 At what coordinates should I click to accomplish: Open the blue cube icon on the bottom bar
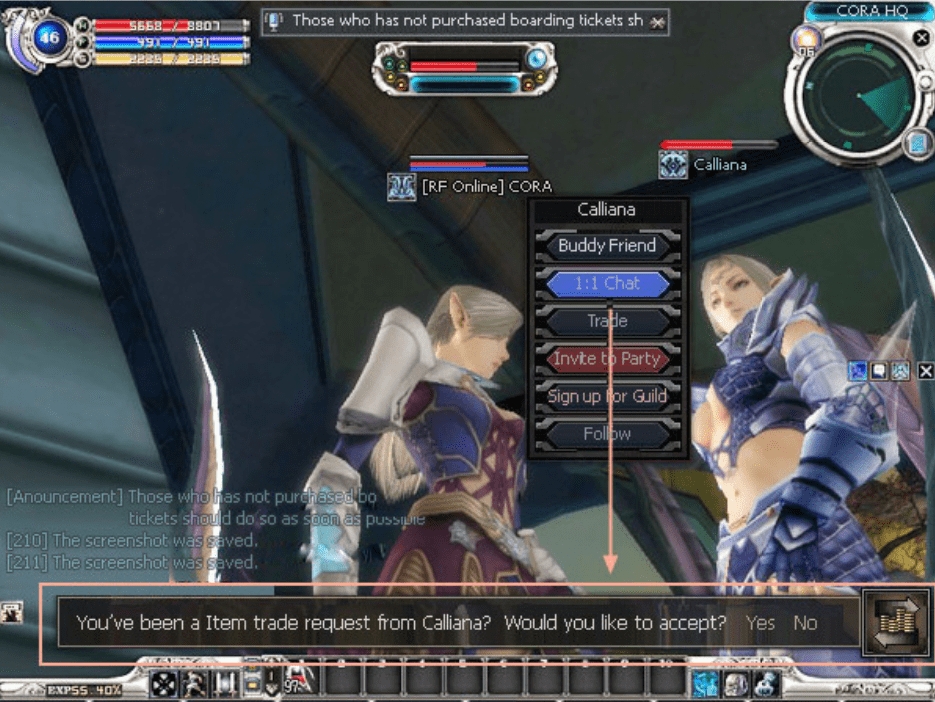[x=705, y=683]
